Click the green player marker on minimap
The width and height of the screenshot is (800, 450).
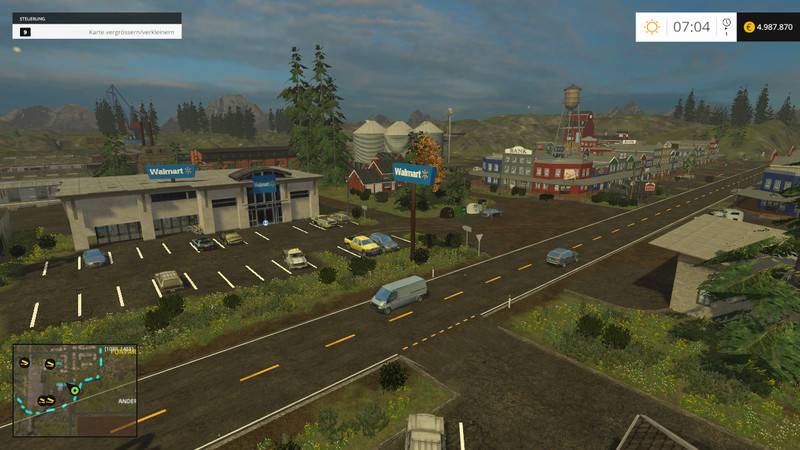(73, 389)
